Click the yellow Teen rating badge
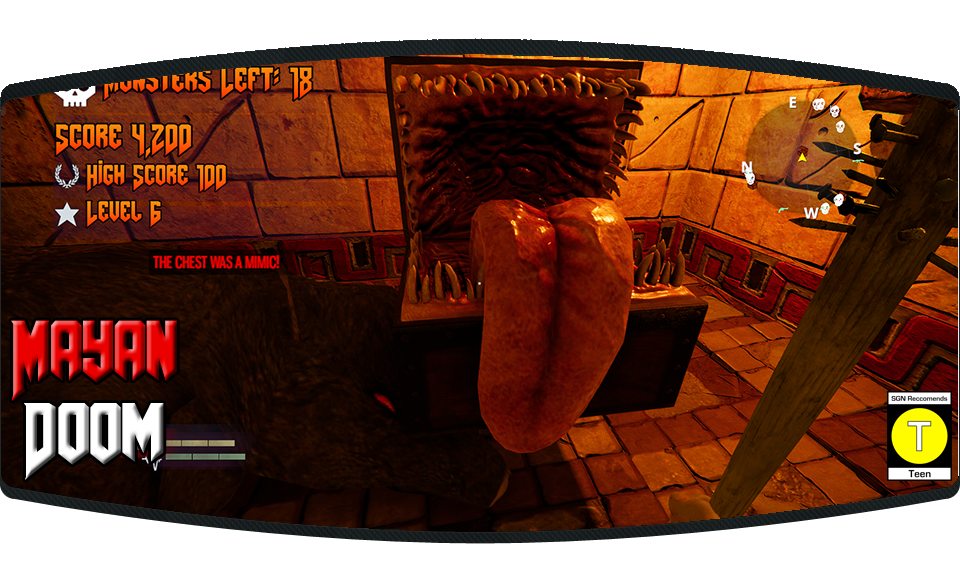 coord(919,436)
